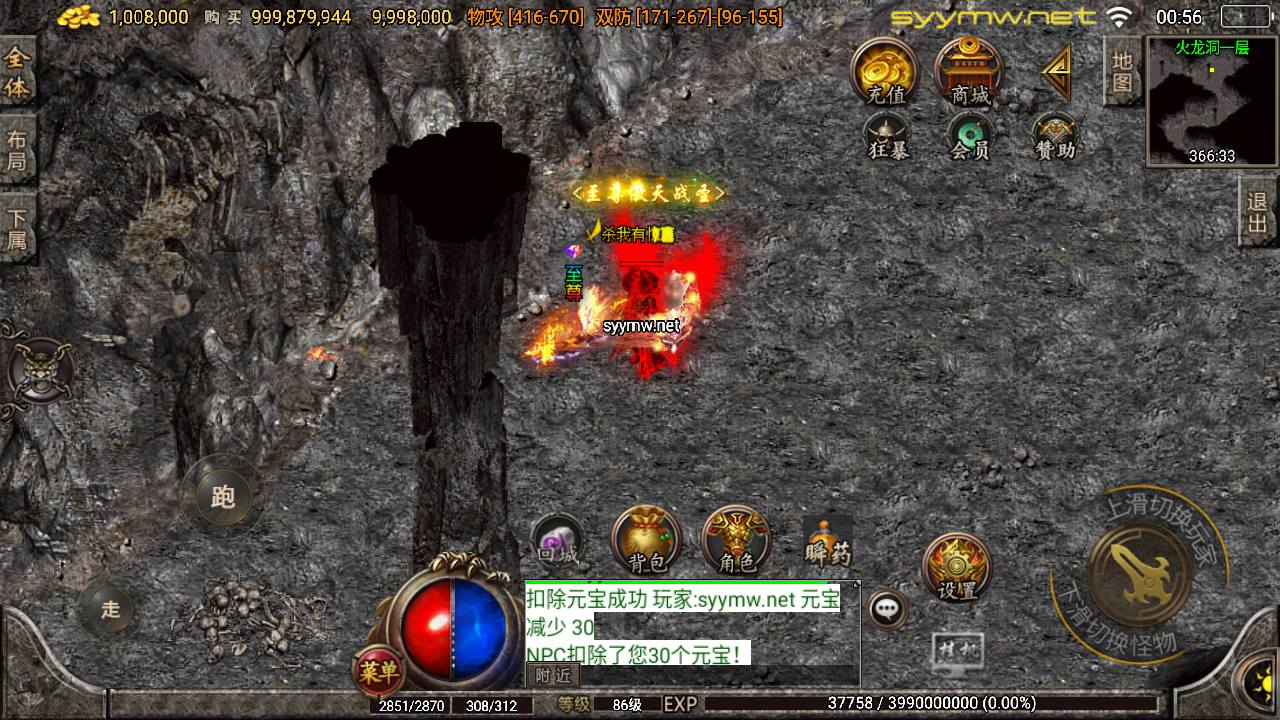Select the 下属 subordinates tab
The width and height of the screenshot is (1280, 720).
pos(17,228)
